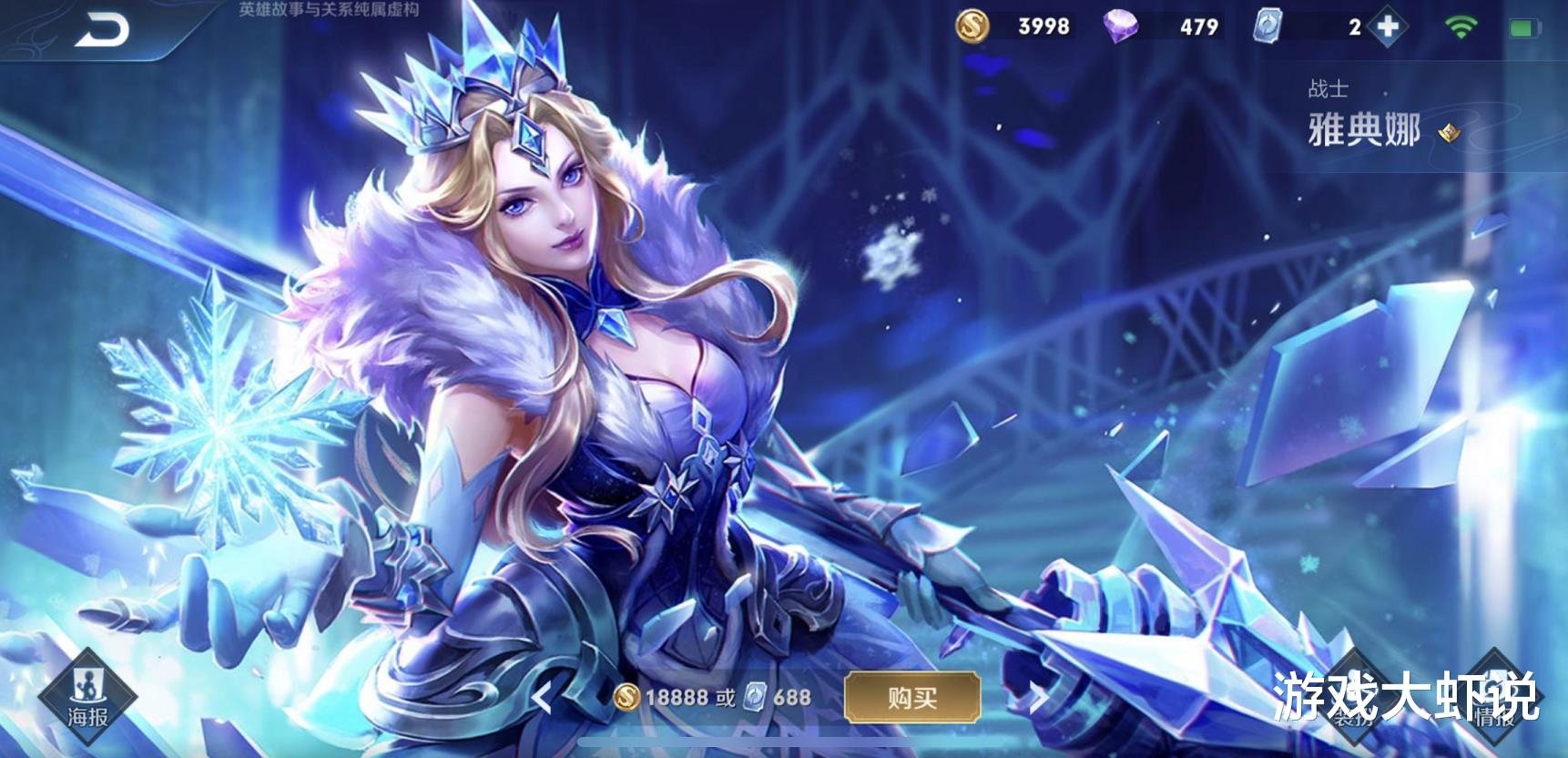Tap the skin token icon beside the count
Viewport: 1568px width, 758px height.
coord(1267,27)
